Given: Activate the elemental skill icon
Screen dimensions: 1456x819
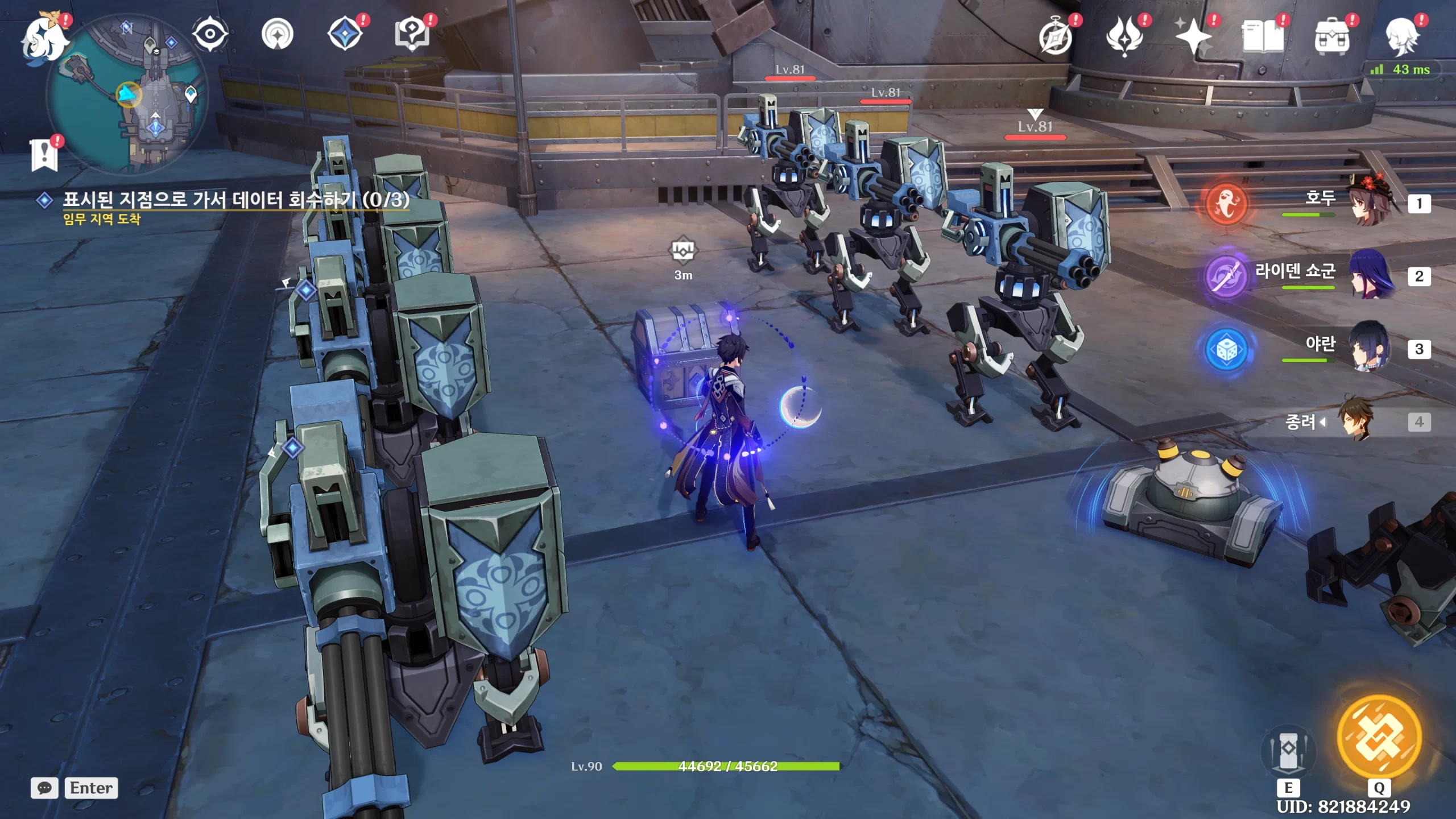Looking at the screenshot, I should click(1288, 752).
